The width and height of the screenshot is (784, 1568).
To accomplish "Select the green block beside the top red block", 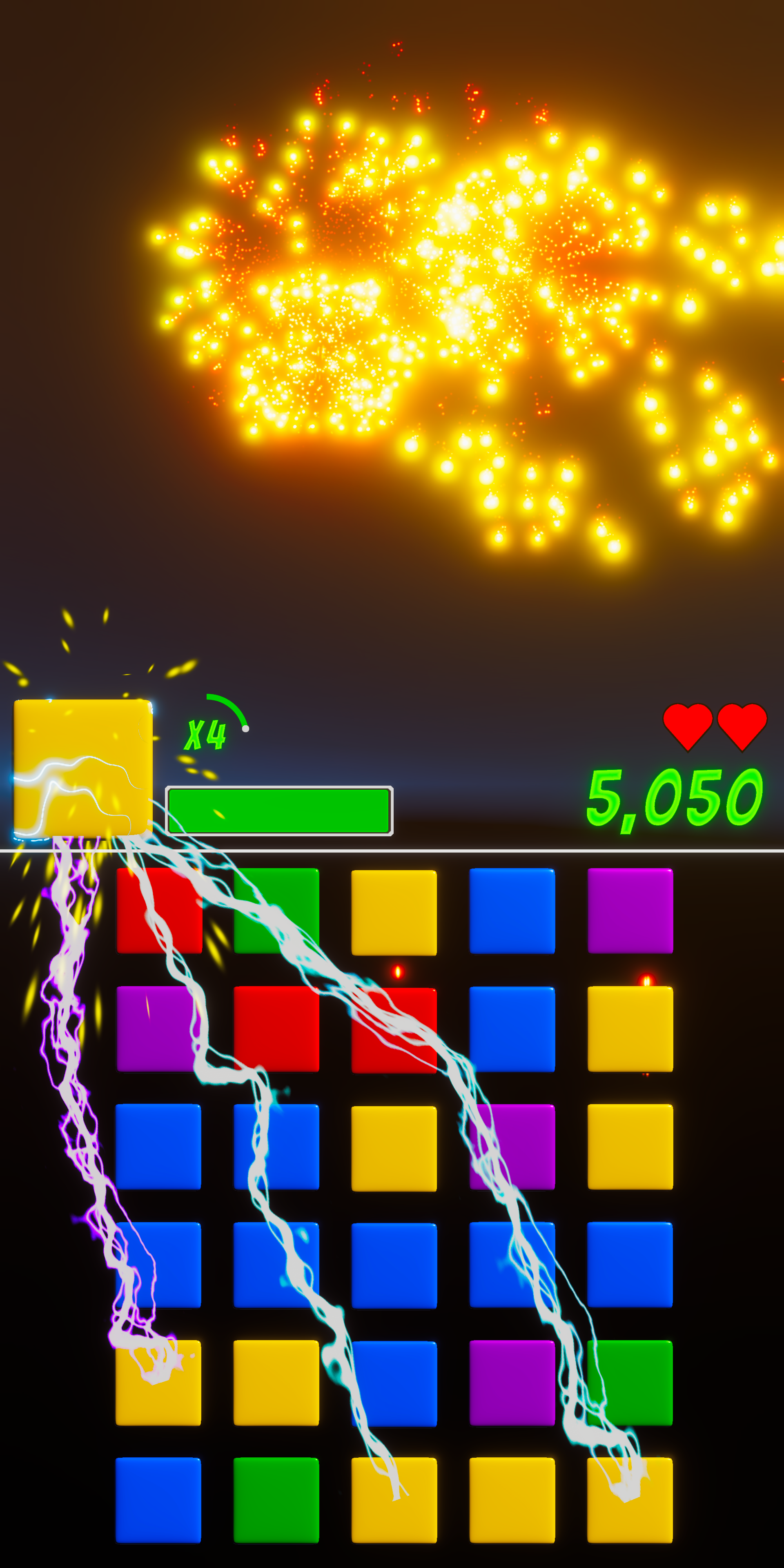I will 276,911.
